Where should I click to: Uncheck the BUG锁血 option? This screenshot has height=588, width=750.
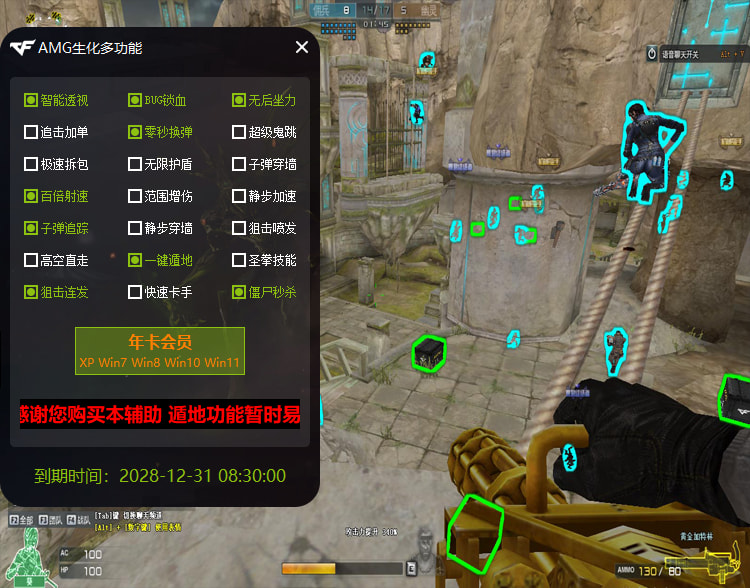pos(135,100)
